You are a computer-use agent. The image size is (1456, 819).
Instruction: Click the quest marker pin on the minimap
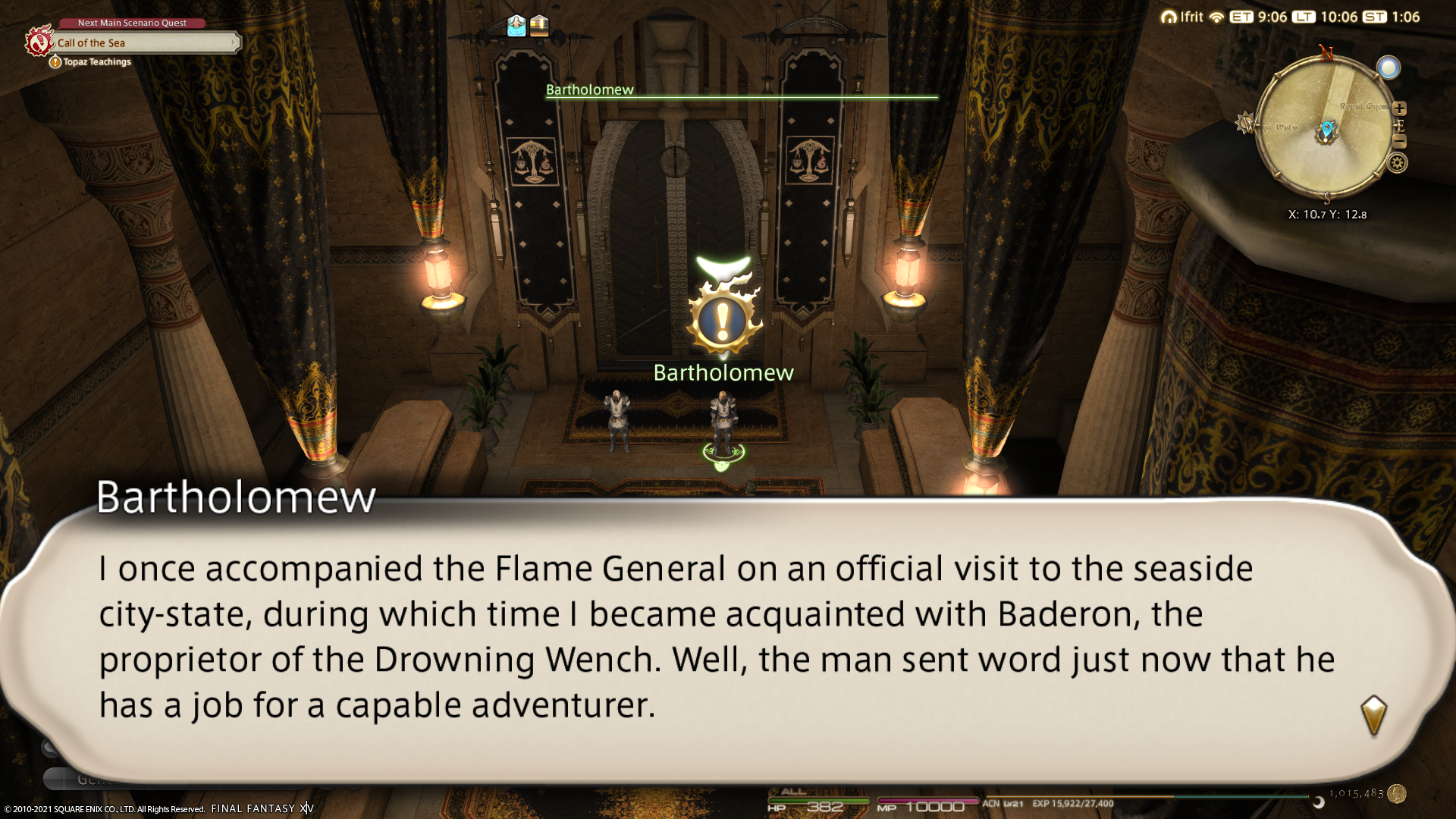click(1327, 130)
